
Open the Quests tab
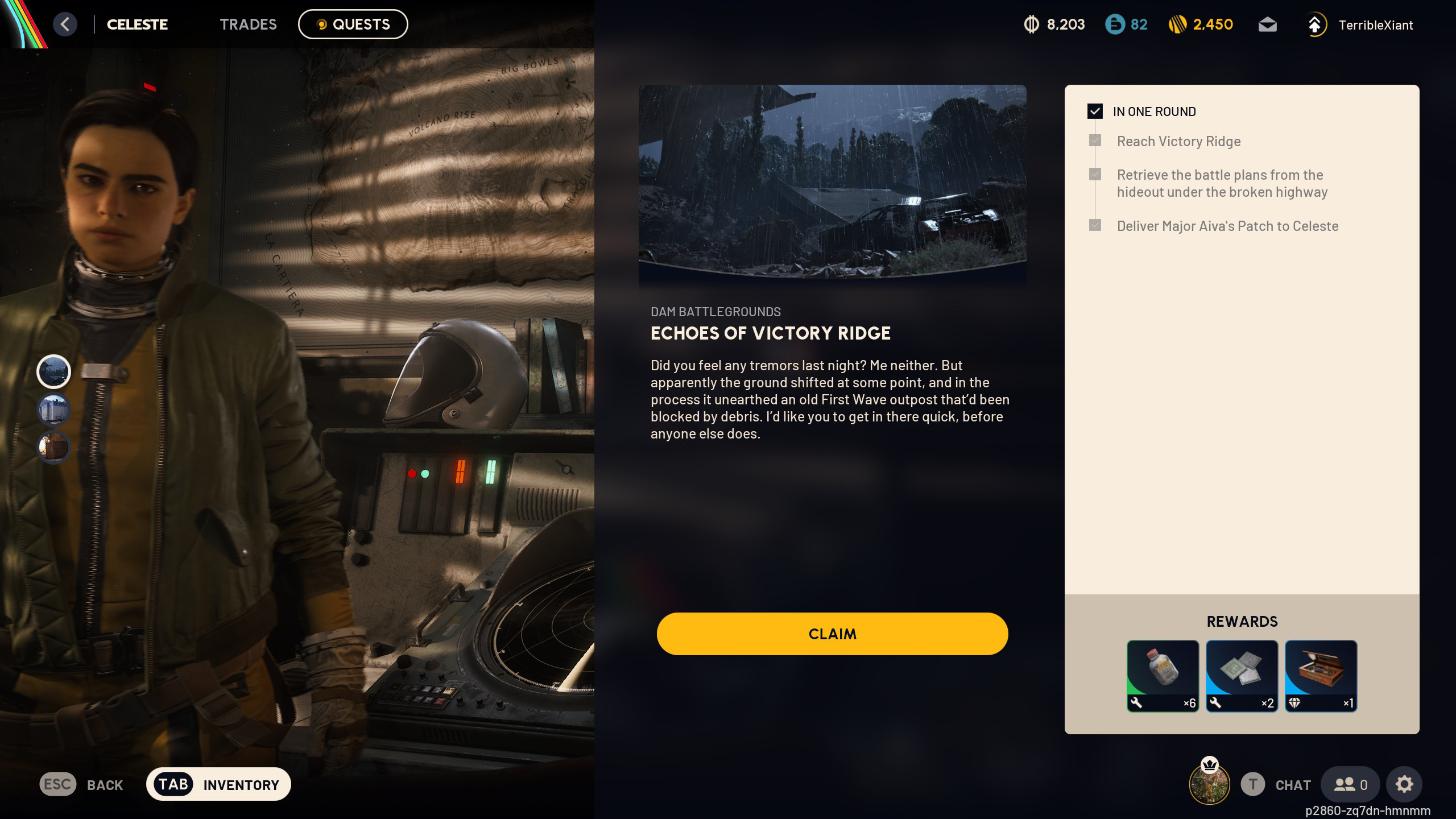[353, 24]
